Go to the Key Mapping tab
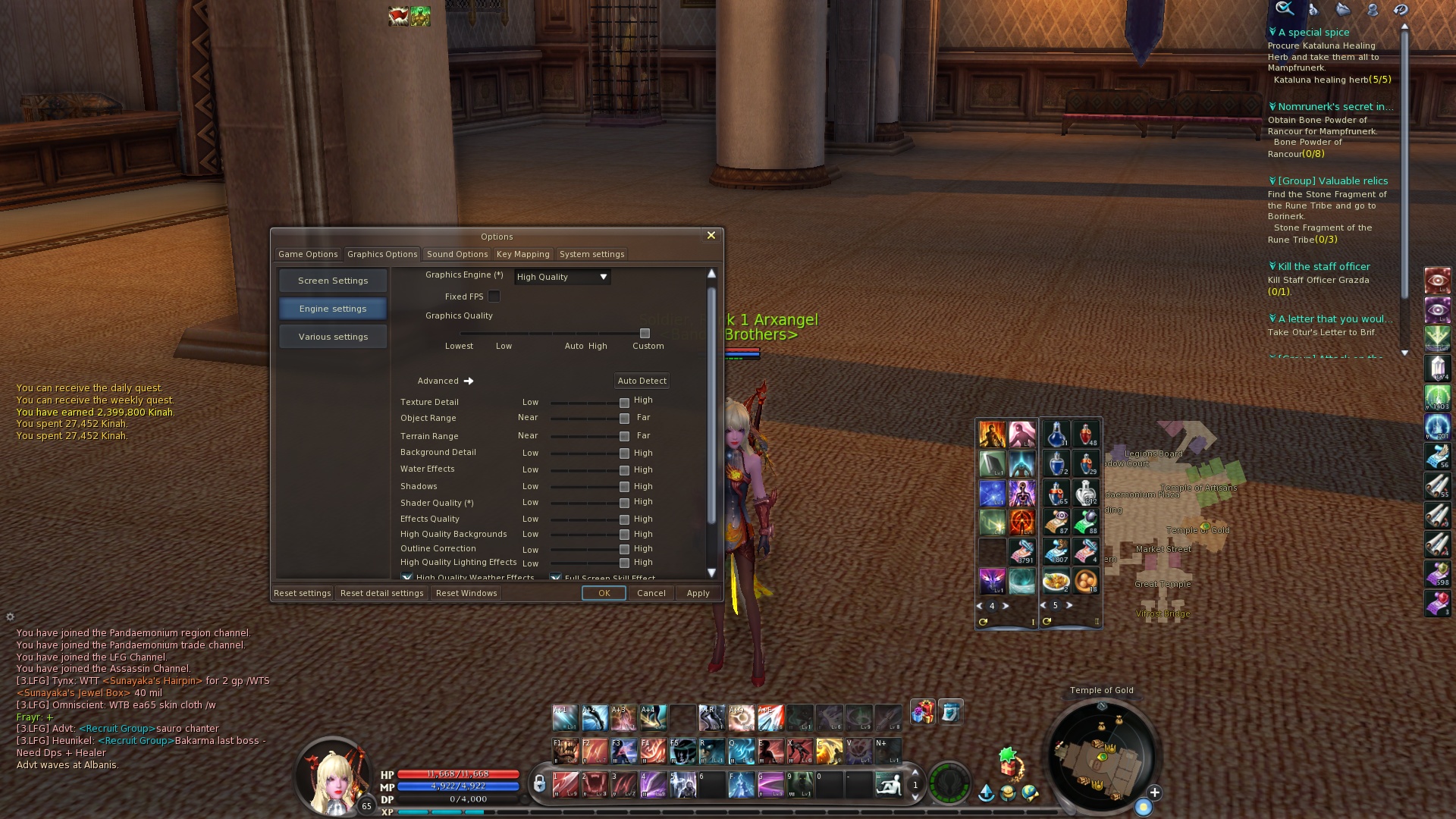 pos(522,254)
